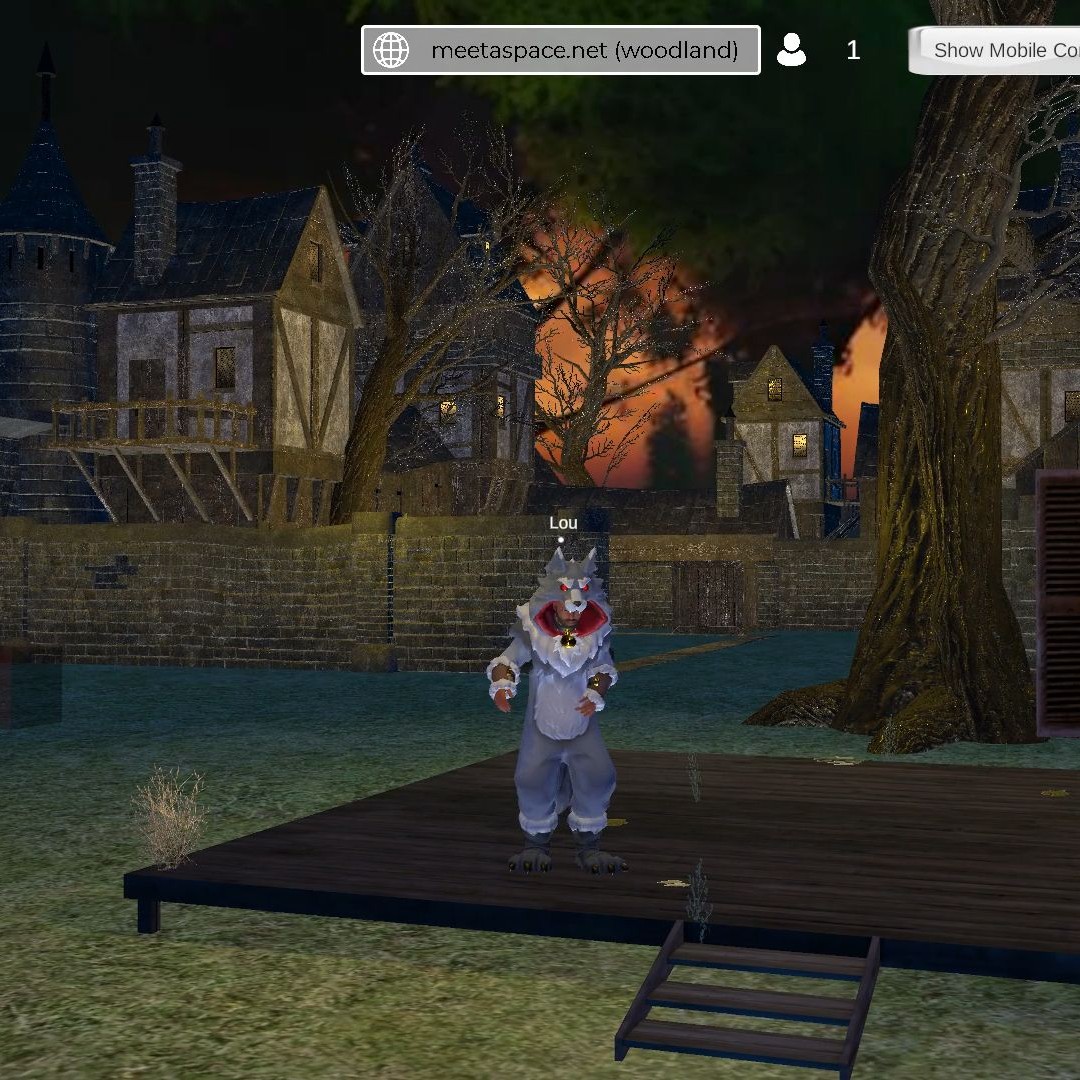Click the meetaspace.net (woodland) address bar
This screenshot has height=1080, width=1080.
(x=584, y=50)
